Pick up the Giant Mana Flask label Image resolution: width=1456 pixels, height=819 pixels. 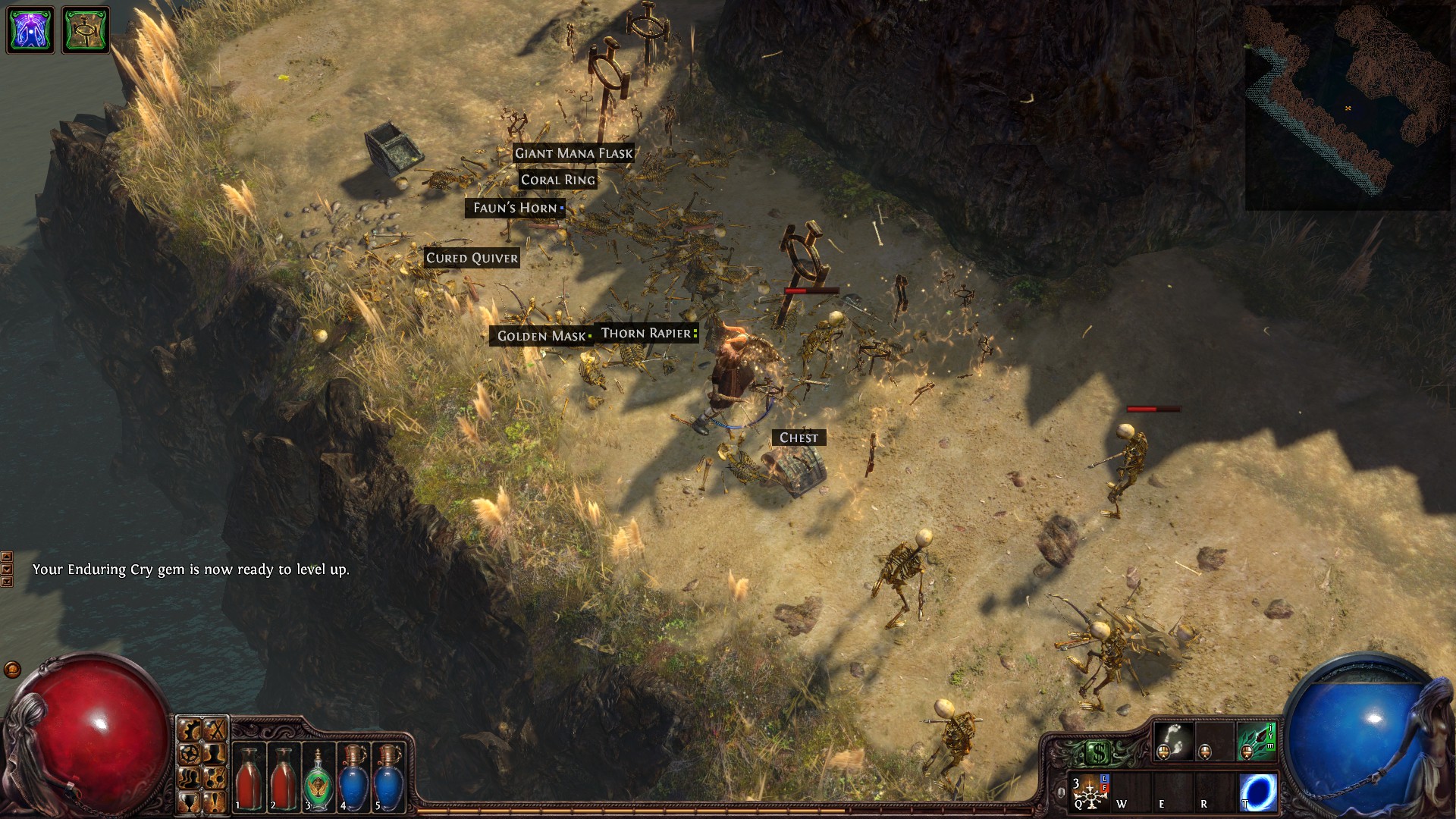click(x=573, y=153)
